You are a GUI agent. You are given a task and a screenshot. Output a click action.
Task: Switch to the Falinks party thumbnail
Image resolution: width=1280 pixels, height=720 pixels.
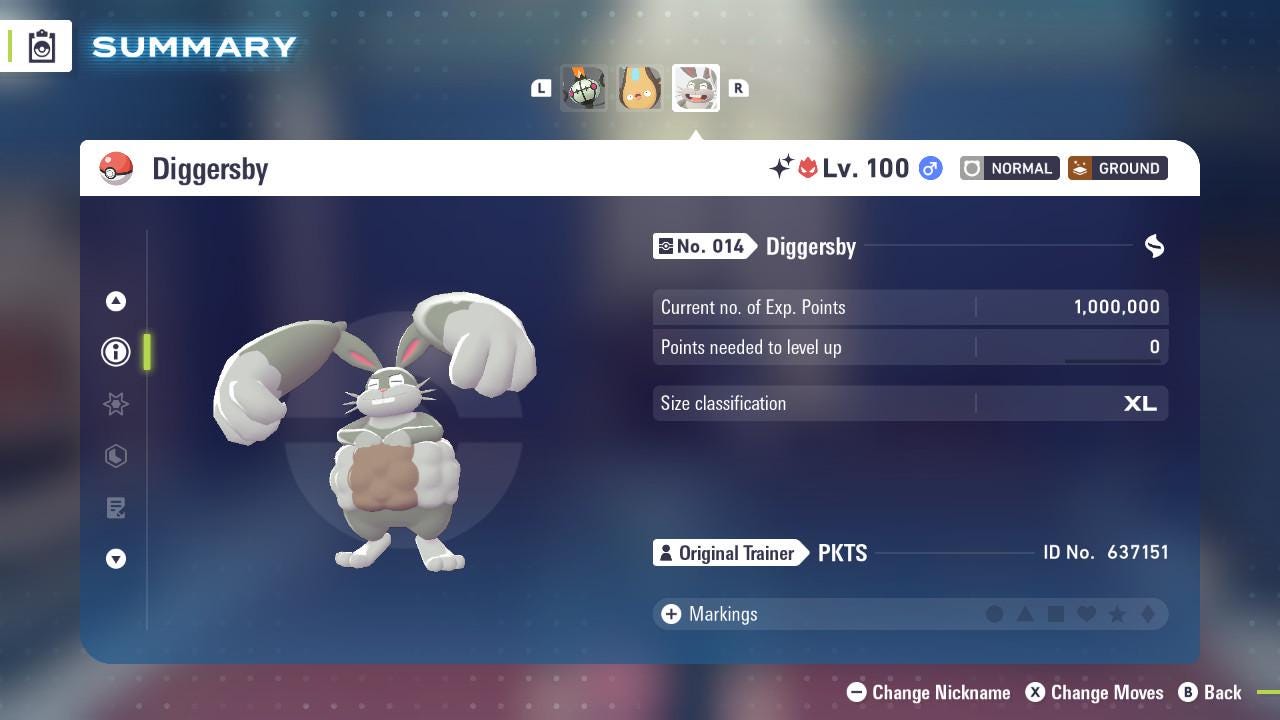coord(584,88)
